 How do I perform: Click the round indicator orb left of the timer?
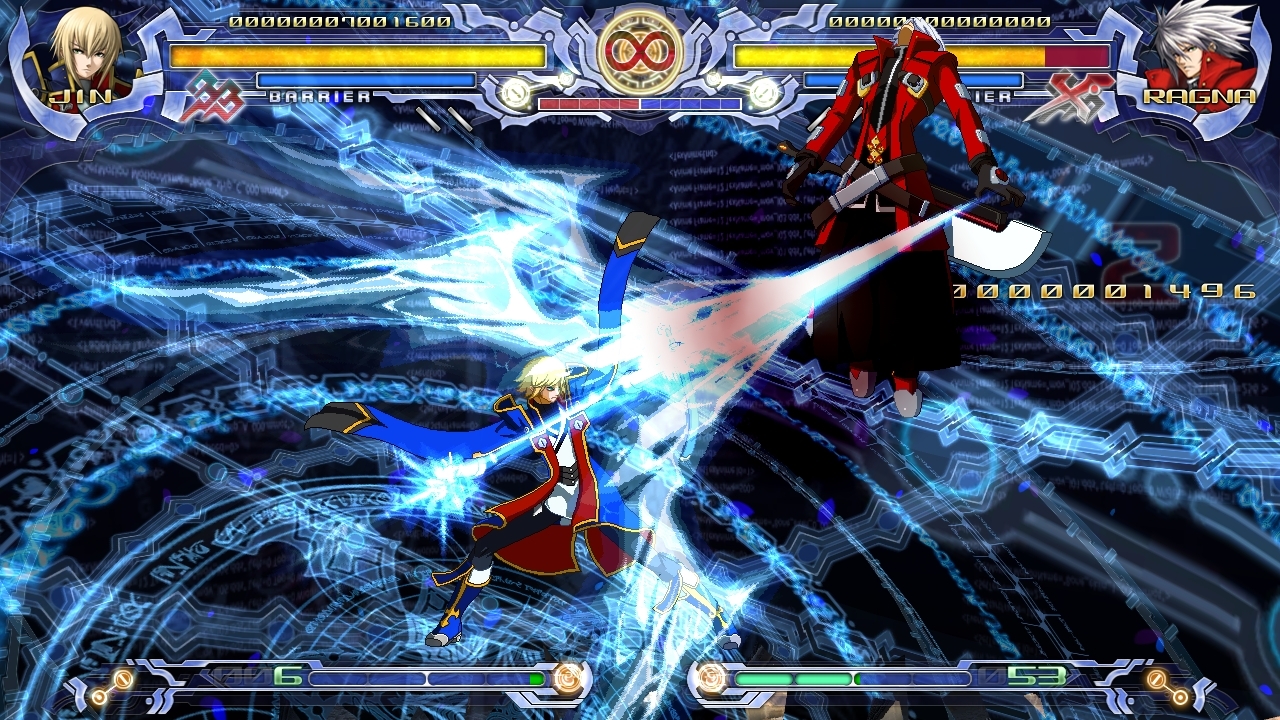[x=515, y=95]
